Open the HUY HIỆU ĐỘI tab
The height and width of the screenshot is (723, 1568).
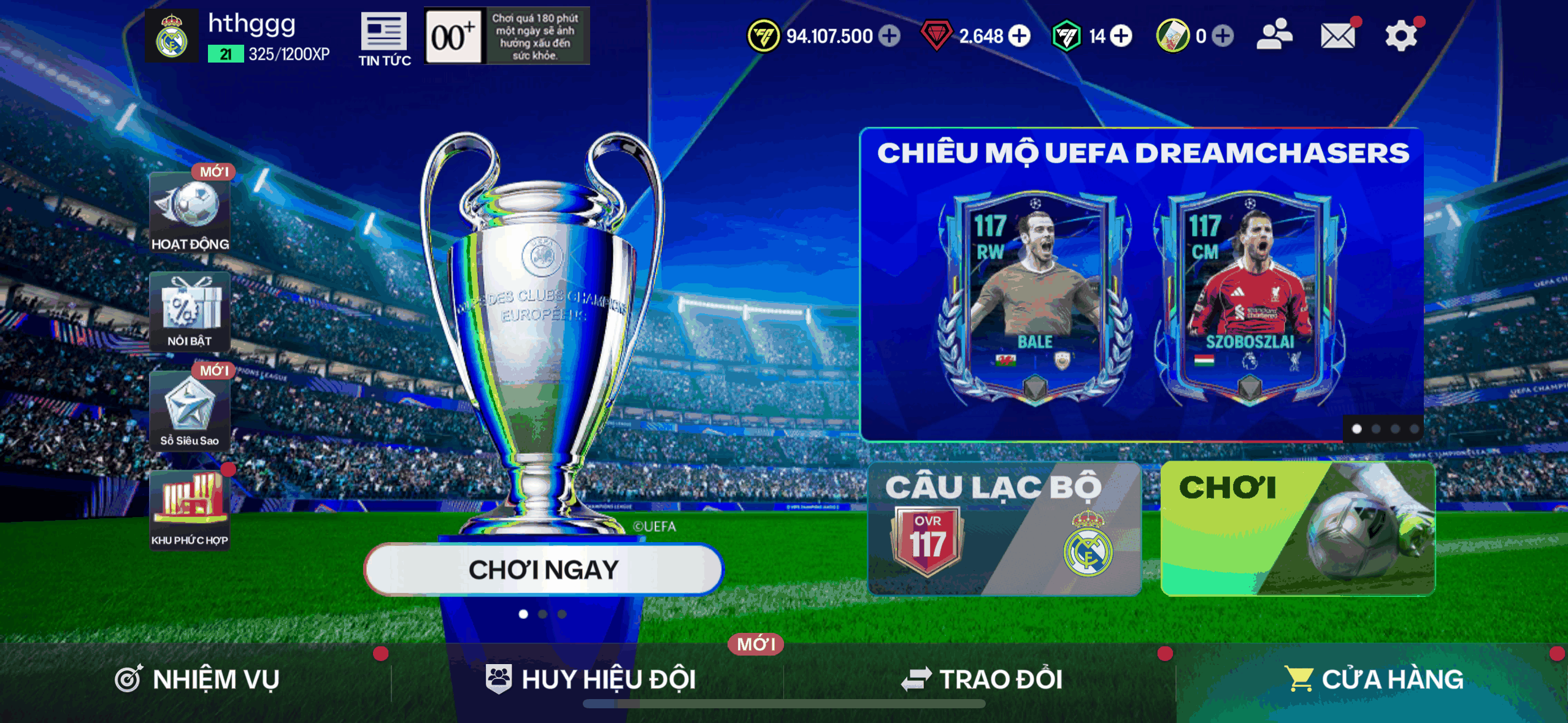[590, 679]
